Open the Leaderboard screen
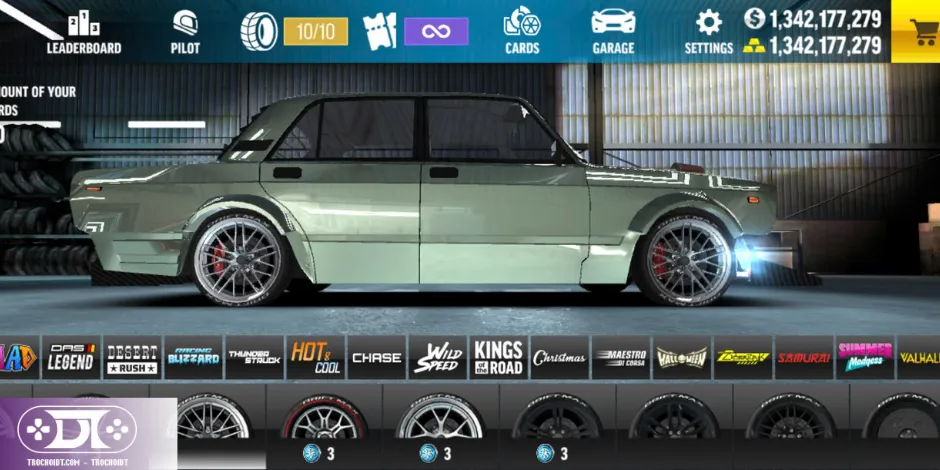 coord(84,32)
